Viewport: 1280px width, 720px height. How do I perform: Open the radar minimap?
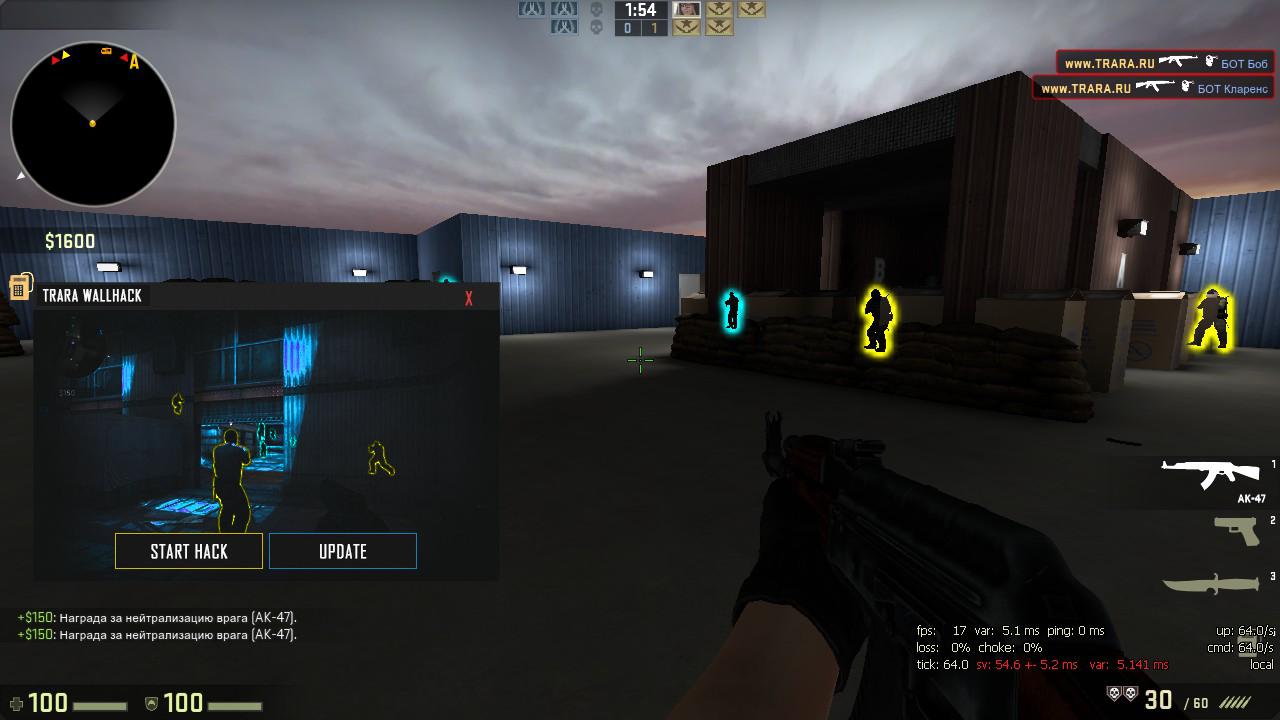click(91, 122)
